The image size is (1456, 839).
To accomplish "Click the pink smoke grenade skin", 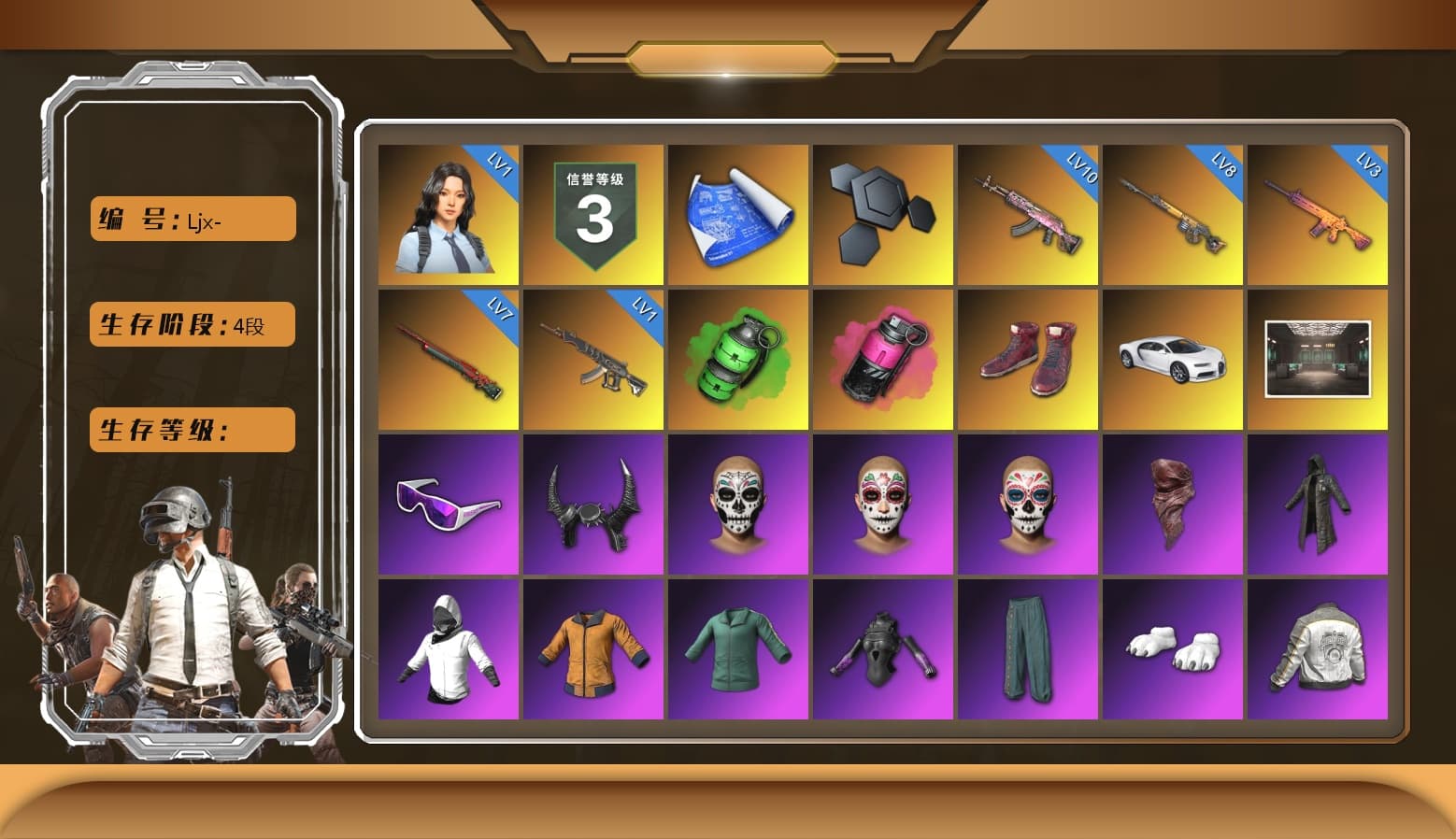I will point(883,358).
